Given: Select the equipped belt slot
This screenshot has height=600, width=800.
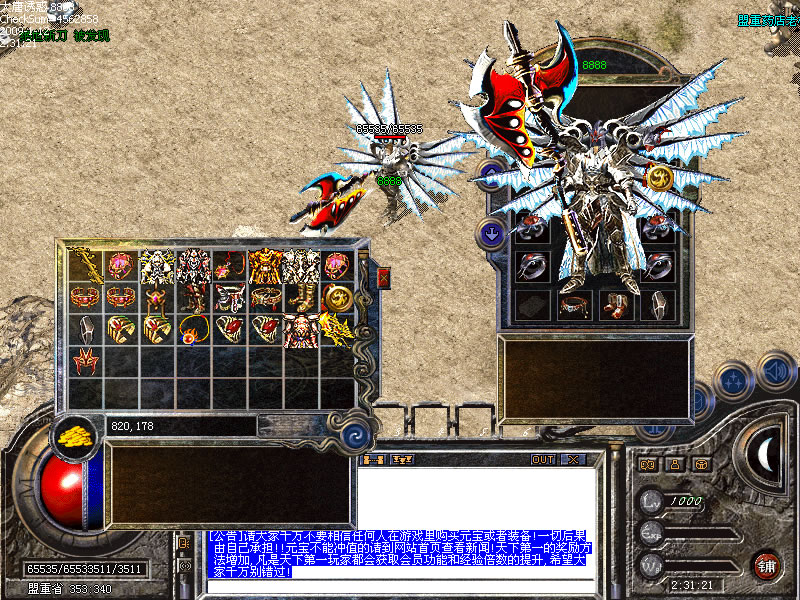Looking at the screenshot, I should [x=573, y=305].
